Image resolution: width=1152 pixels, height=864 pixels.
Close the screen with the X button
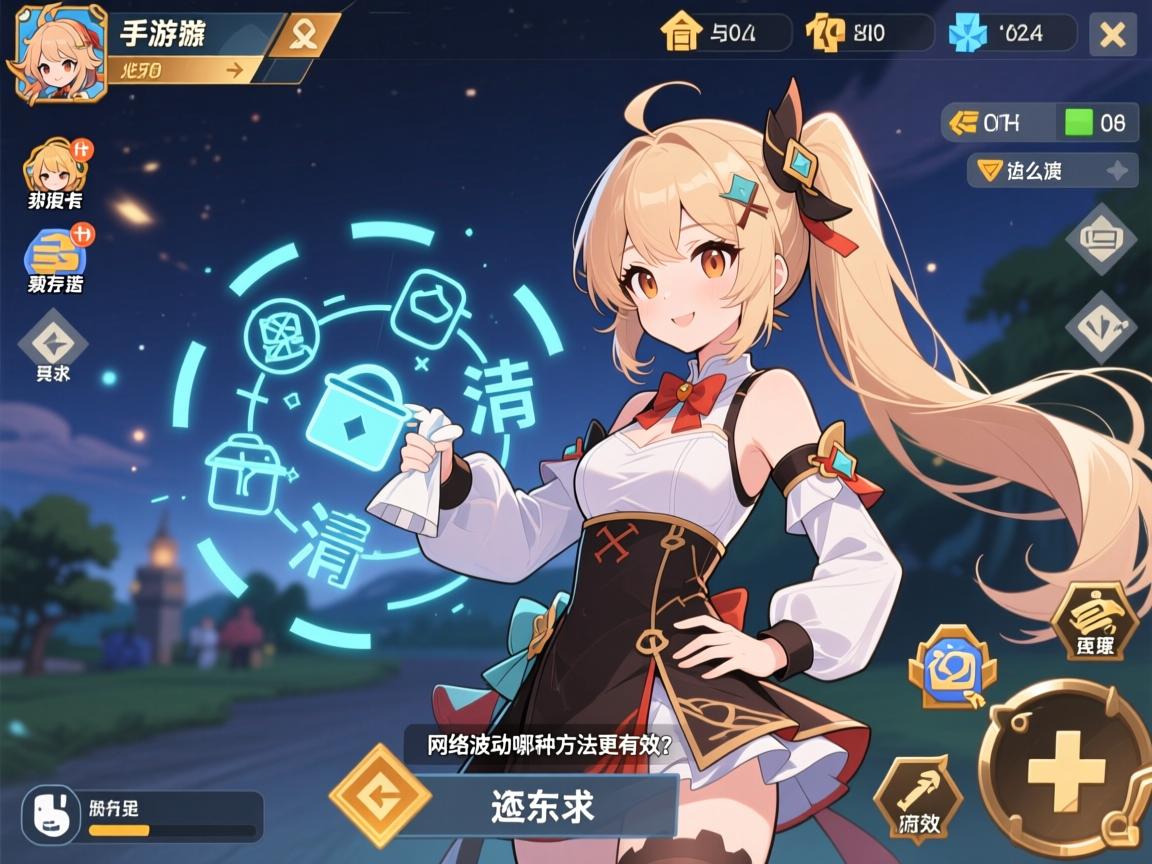tap(1112, 35)
